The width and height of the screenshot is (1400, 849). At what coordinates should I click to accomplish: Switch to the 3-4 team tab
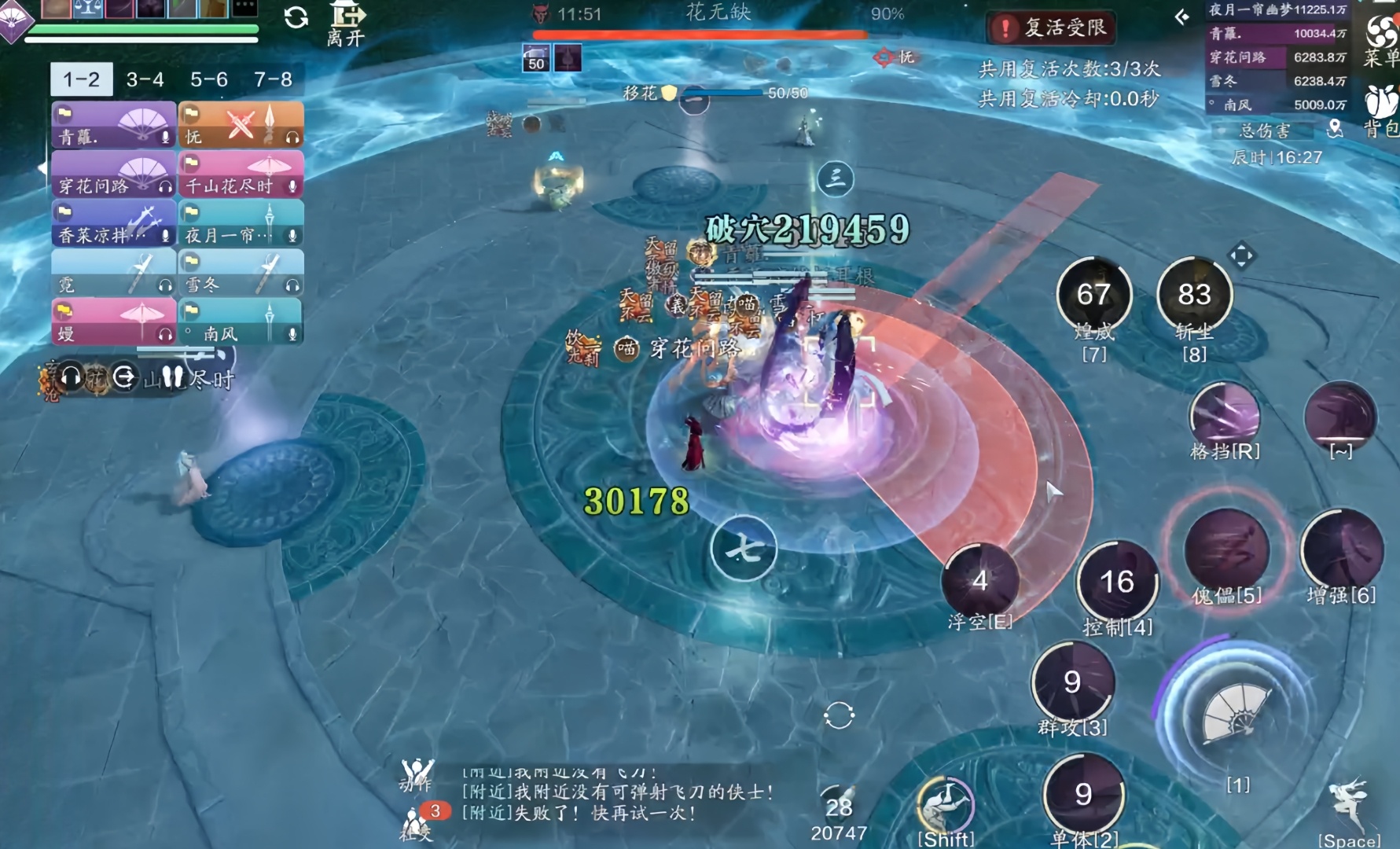tap(144, 79)
